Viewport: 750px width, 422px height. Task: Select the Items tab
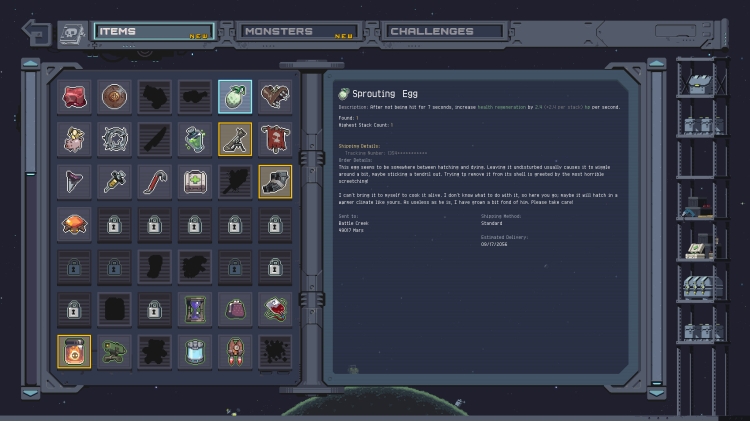pyautogui.click(x=153, y=32)
